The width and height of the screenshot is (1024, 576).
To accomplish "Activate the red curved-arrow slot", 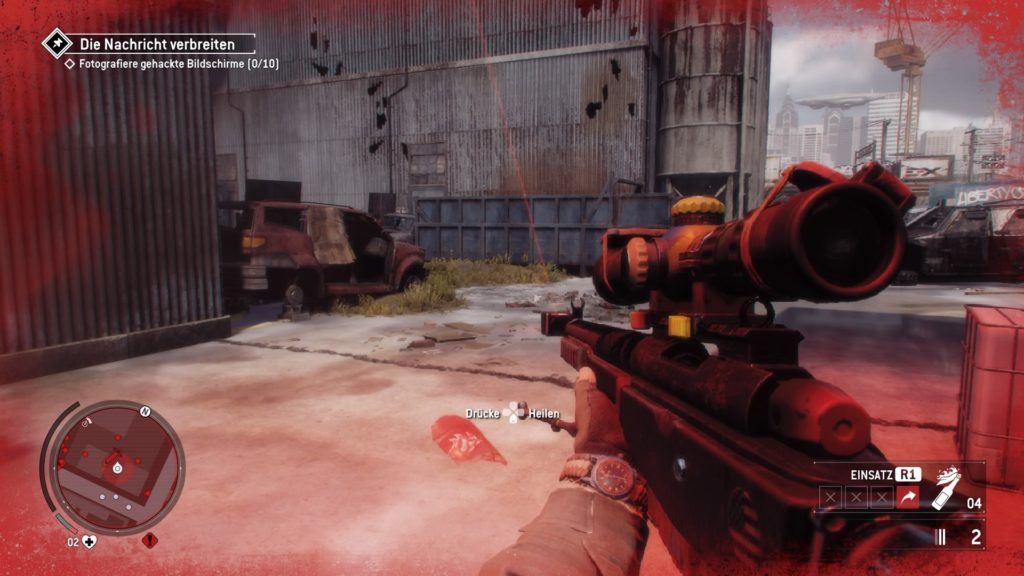I will 908,497.
